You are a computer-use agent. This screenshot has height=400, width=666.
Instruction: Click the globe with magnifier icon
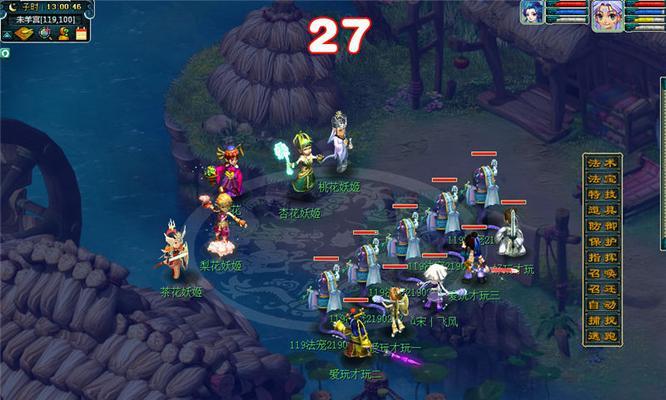tap(46, 33)
